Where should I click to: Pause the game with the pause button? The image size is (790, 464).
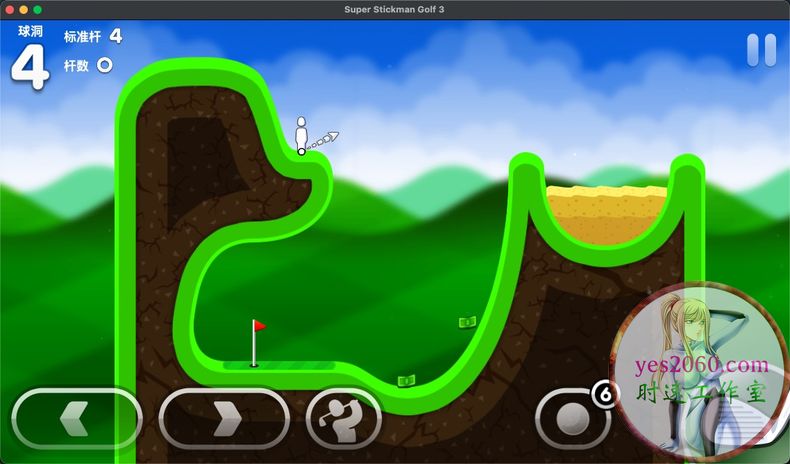pyautogui.click(x=761, y=50)
